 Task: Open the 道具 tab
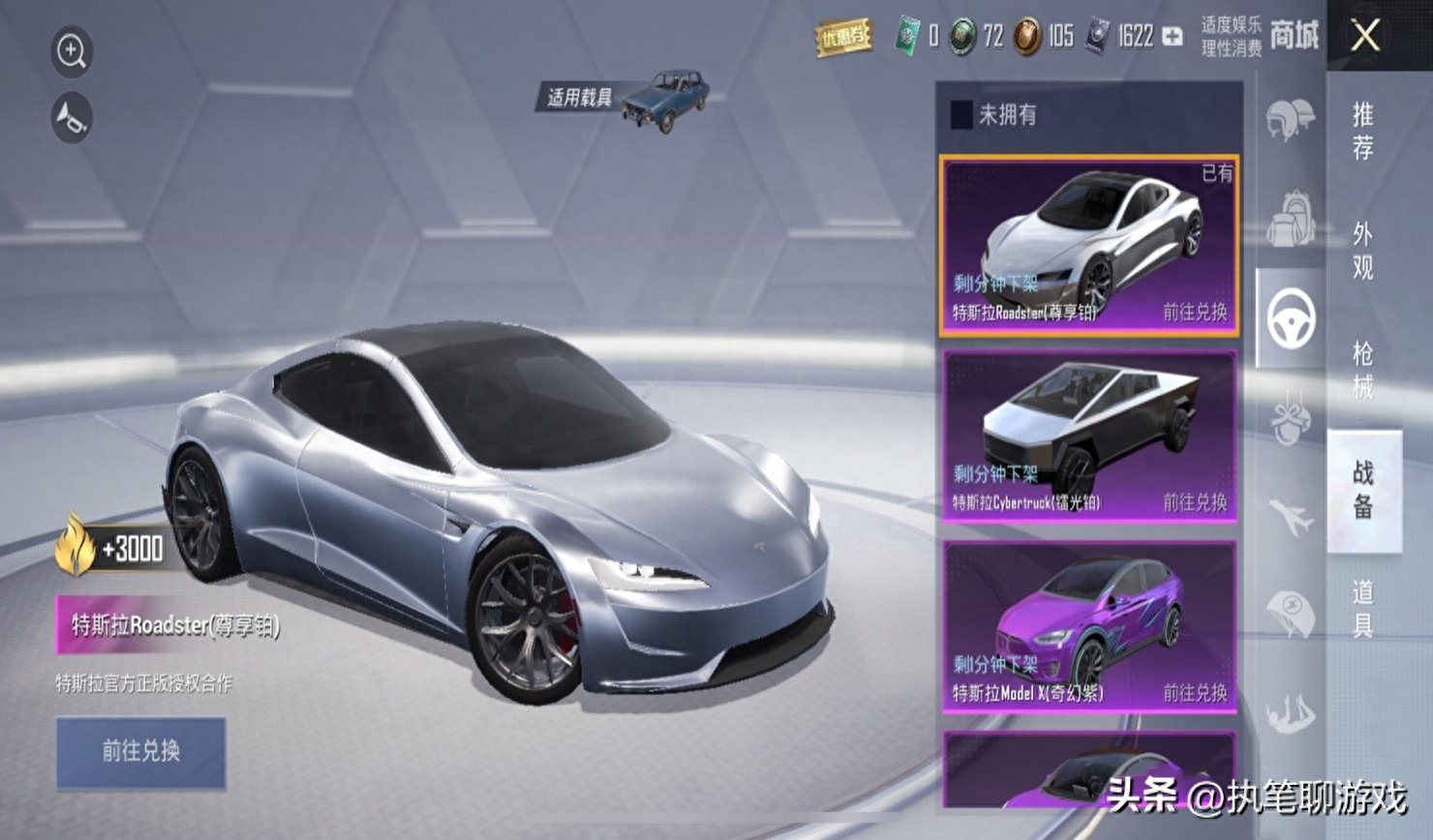coord(1363,609)
